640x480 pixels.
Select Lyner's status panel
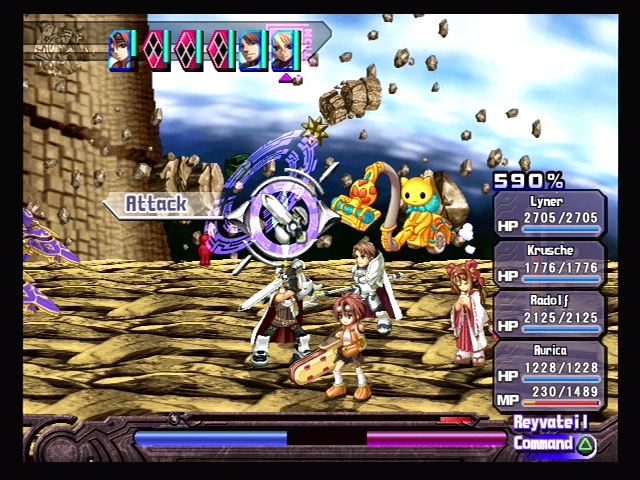tap(549, 214)
